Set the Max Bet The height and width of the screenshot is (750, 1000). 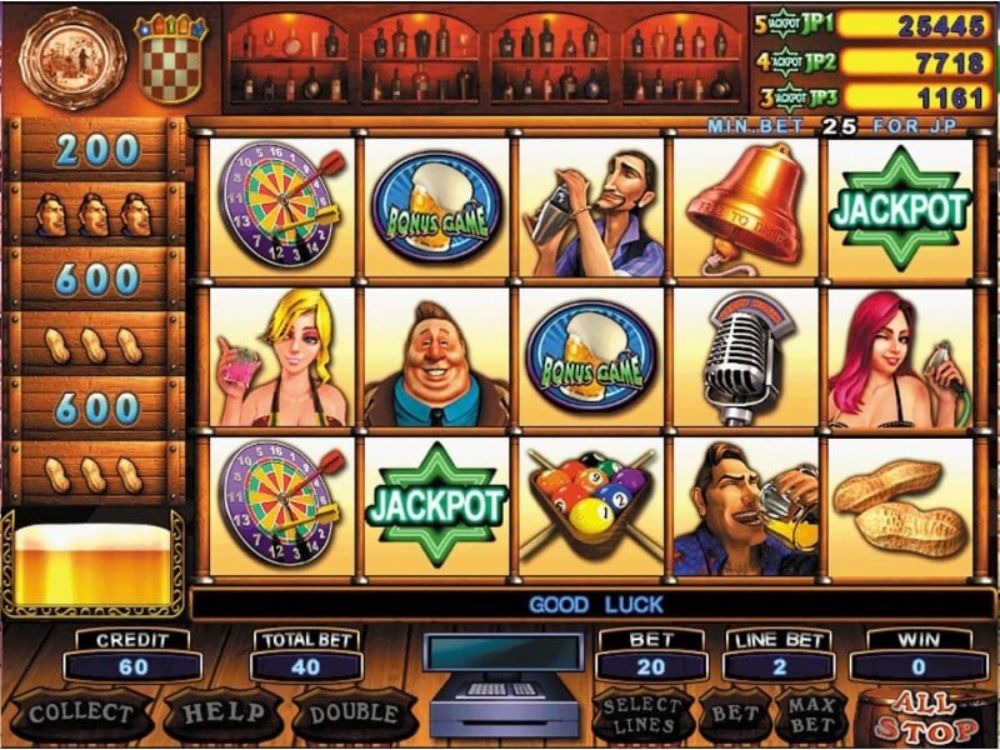point(811,714)
